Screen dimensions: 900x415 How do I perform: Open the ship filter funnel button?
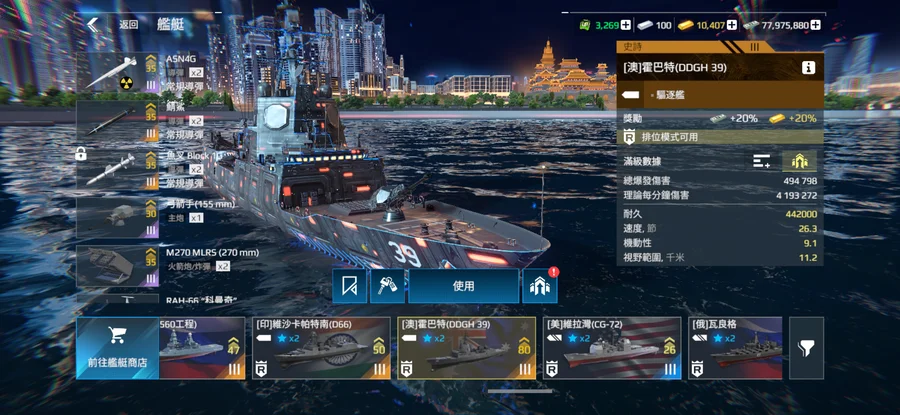click(x=806, y=349)
